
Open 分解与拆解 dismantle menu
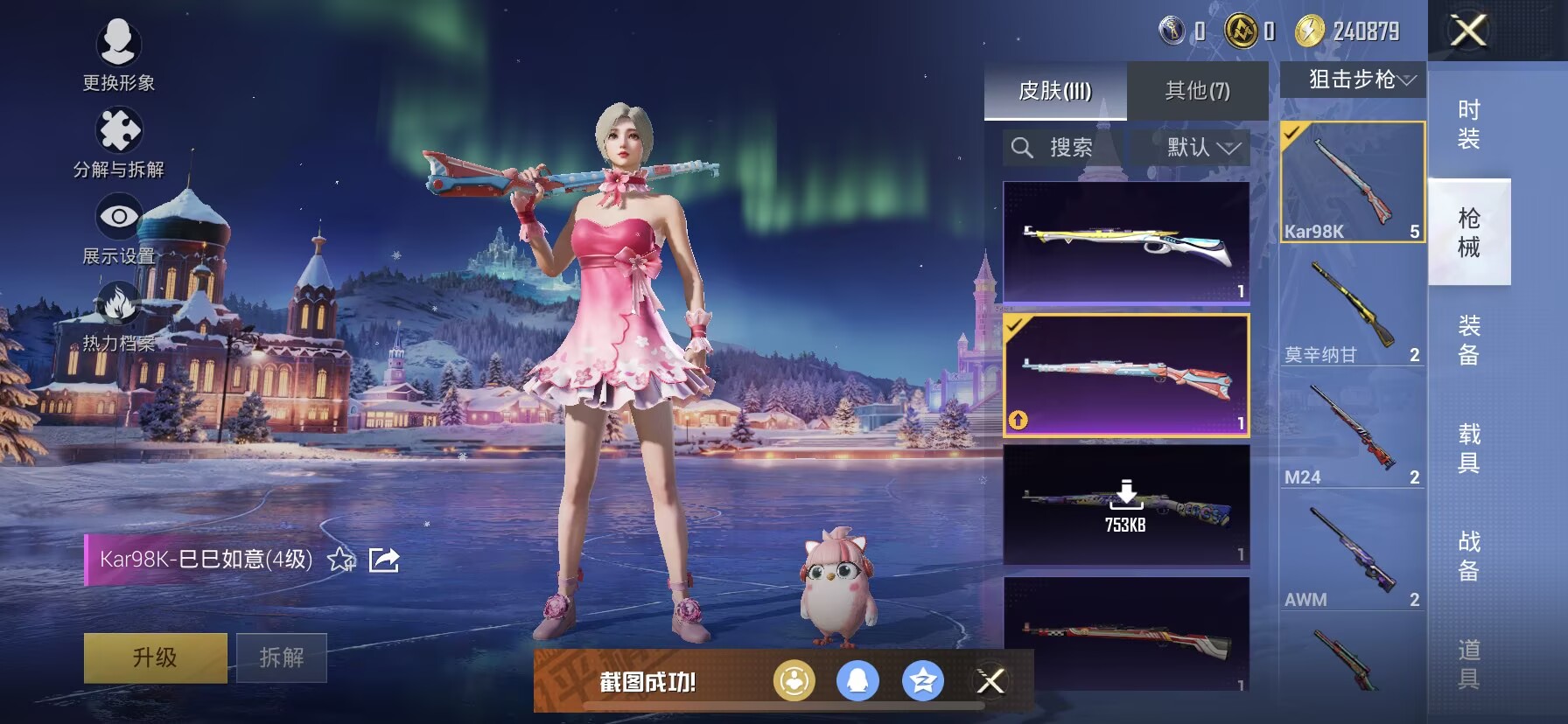point(118,142)
